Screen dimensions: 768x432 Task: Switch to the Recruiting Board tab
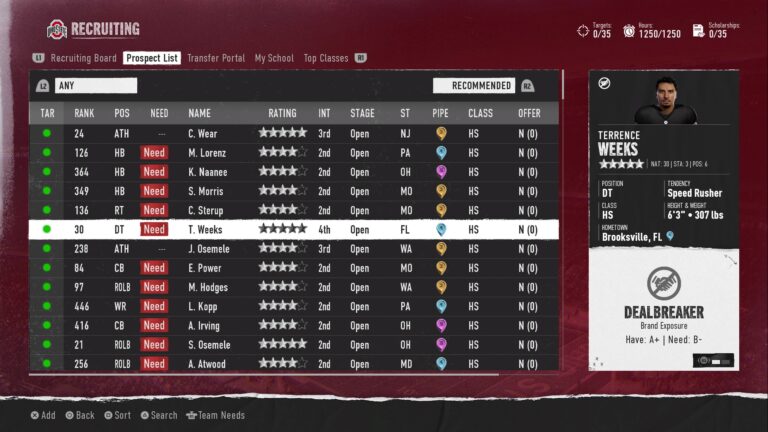(x=83, y=58)
